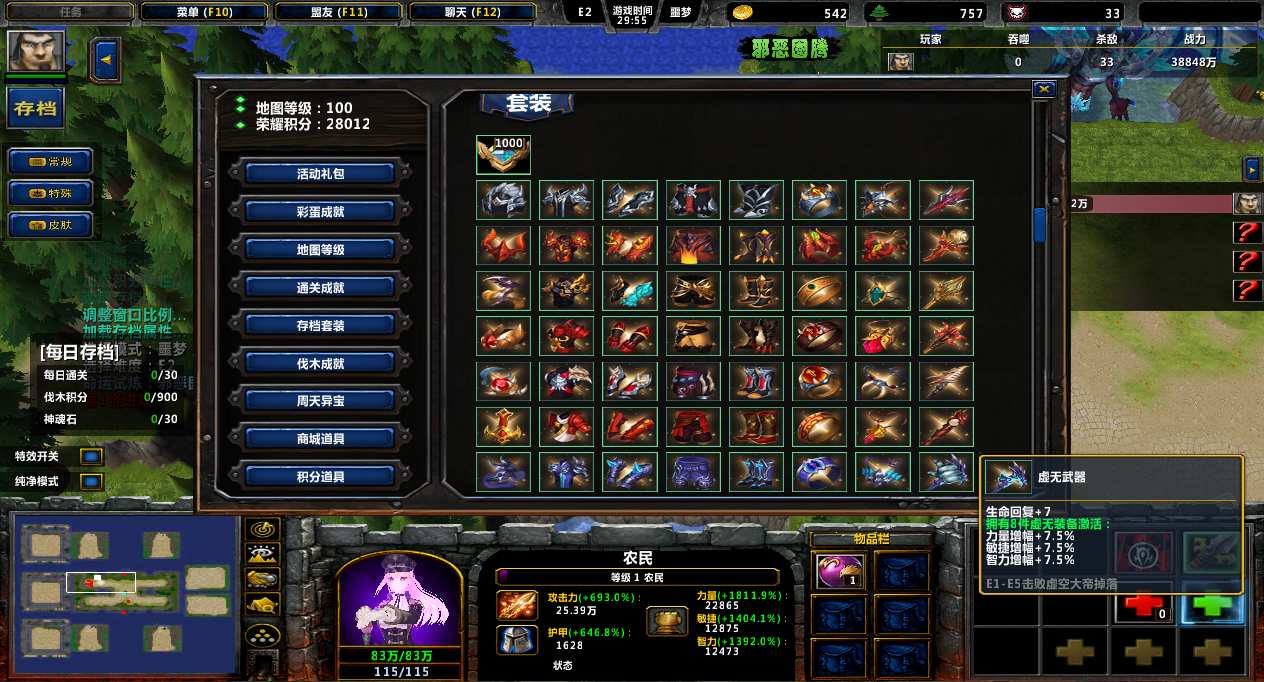
Task: Open the 活动礼包 section
Action: click(320, 173)
